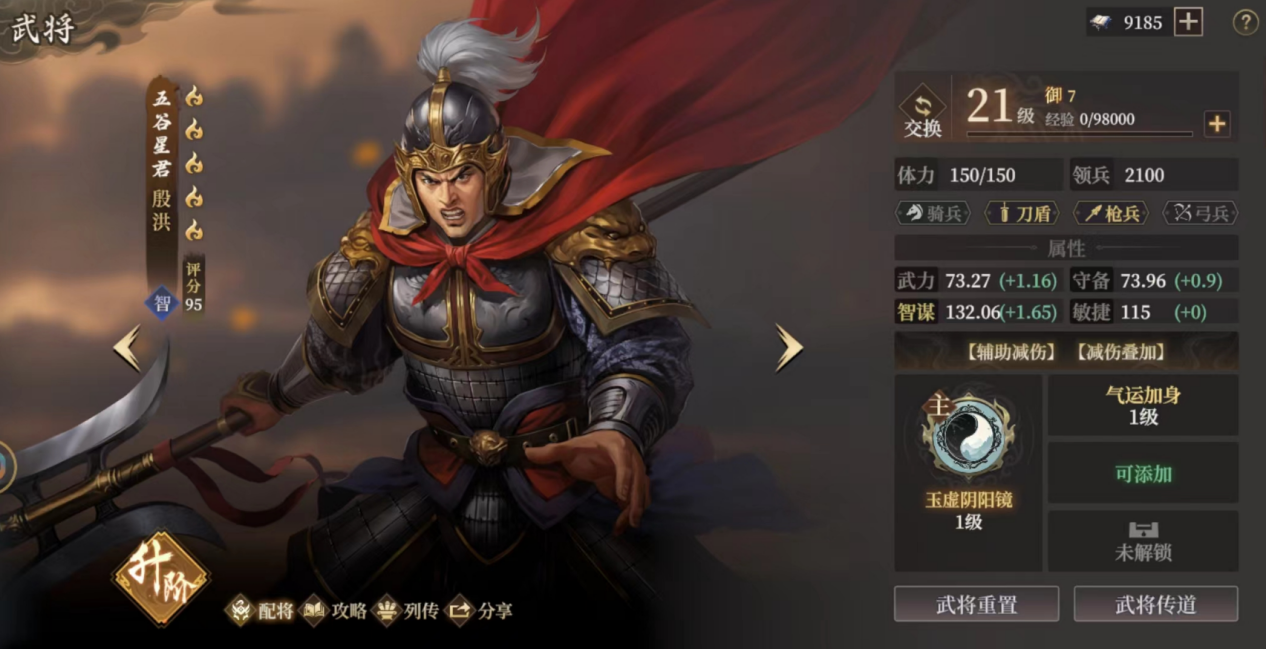Screen dimensions: 1266x649
Task: Tap the locked 未解锁 skill slot
Action: point(1143,541)
